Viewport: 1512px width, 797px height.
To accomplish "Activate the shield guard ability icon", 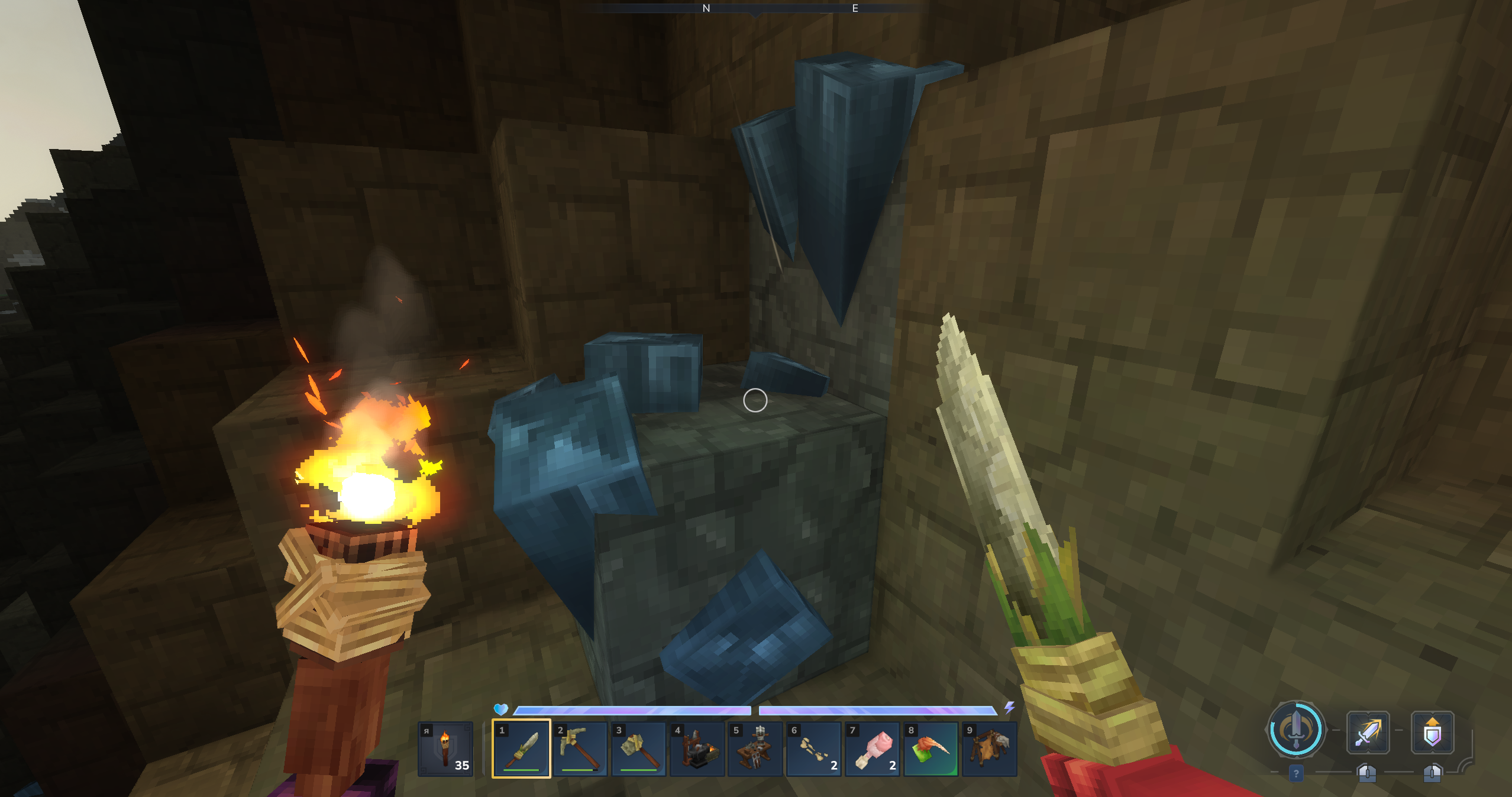I will click(1432, 733).
